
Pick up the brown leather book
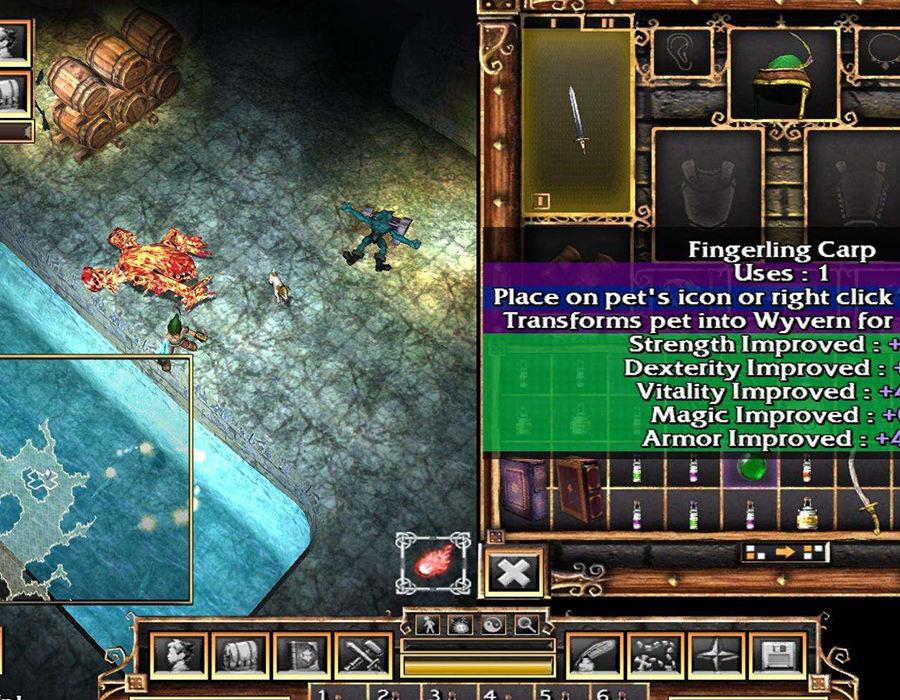(x=579, y=490)
